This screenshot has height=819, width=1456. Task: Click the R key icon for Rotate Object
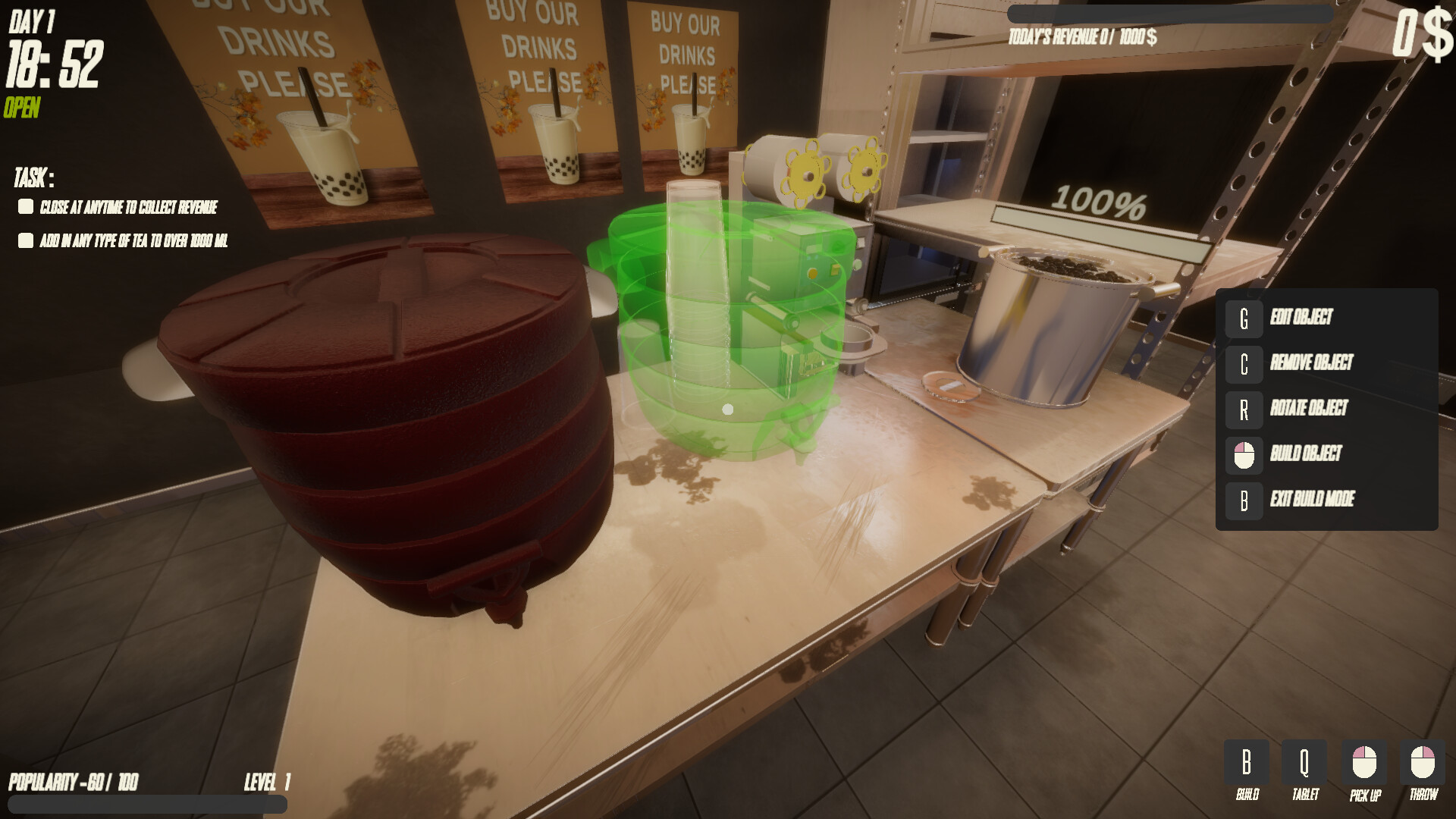(1244, 409)
